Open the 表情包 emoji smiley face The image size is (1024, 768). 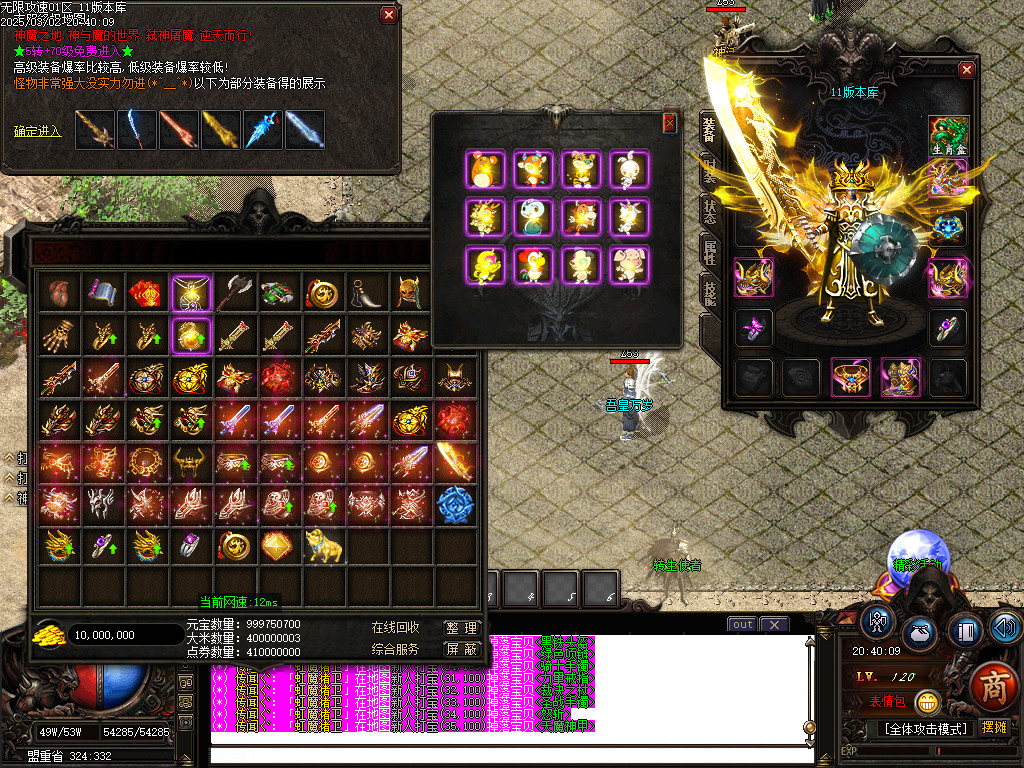pyautogui.click(x=928, y=702)
